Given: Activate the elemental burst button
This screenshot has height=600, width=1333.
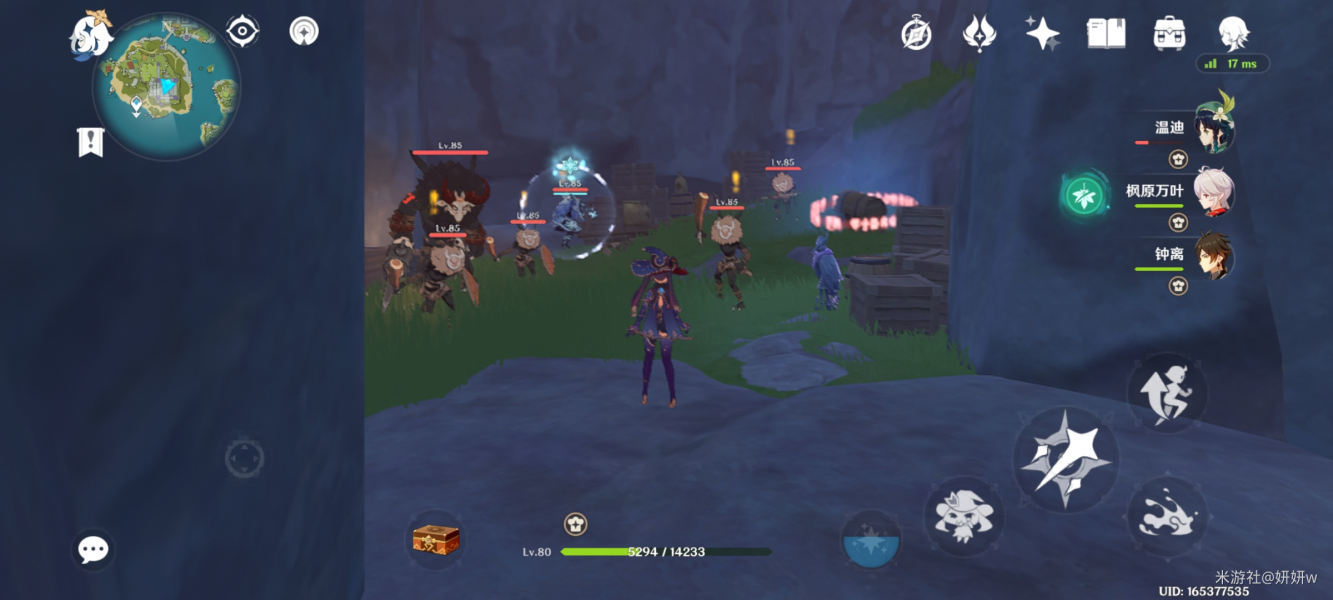Looking at the screenshot, I should tap(870, 540).
